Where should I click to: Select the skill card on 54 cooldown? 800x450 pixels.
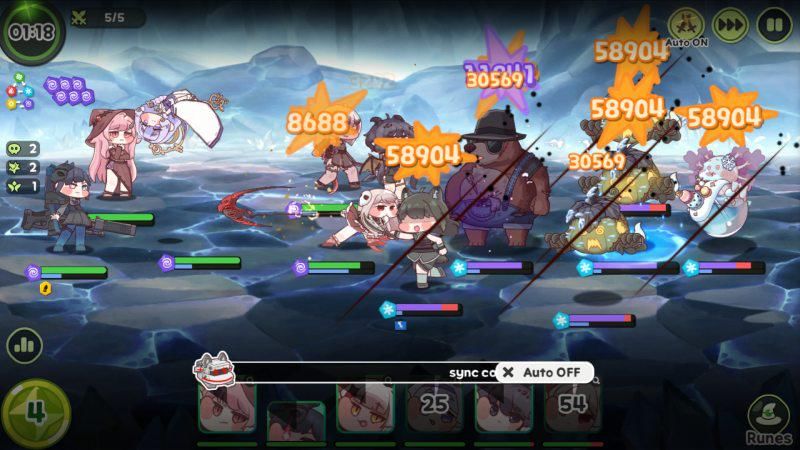[x=572, y=406]
